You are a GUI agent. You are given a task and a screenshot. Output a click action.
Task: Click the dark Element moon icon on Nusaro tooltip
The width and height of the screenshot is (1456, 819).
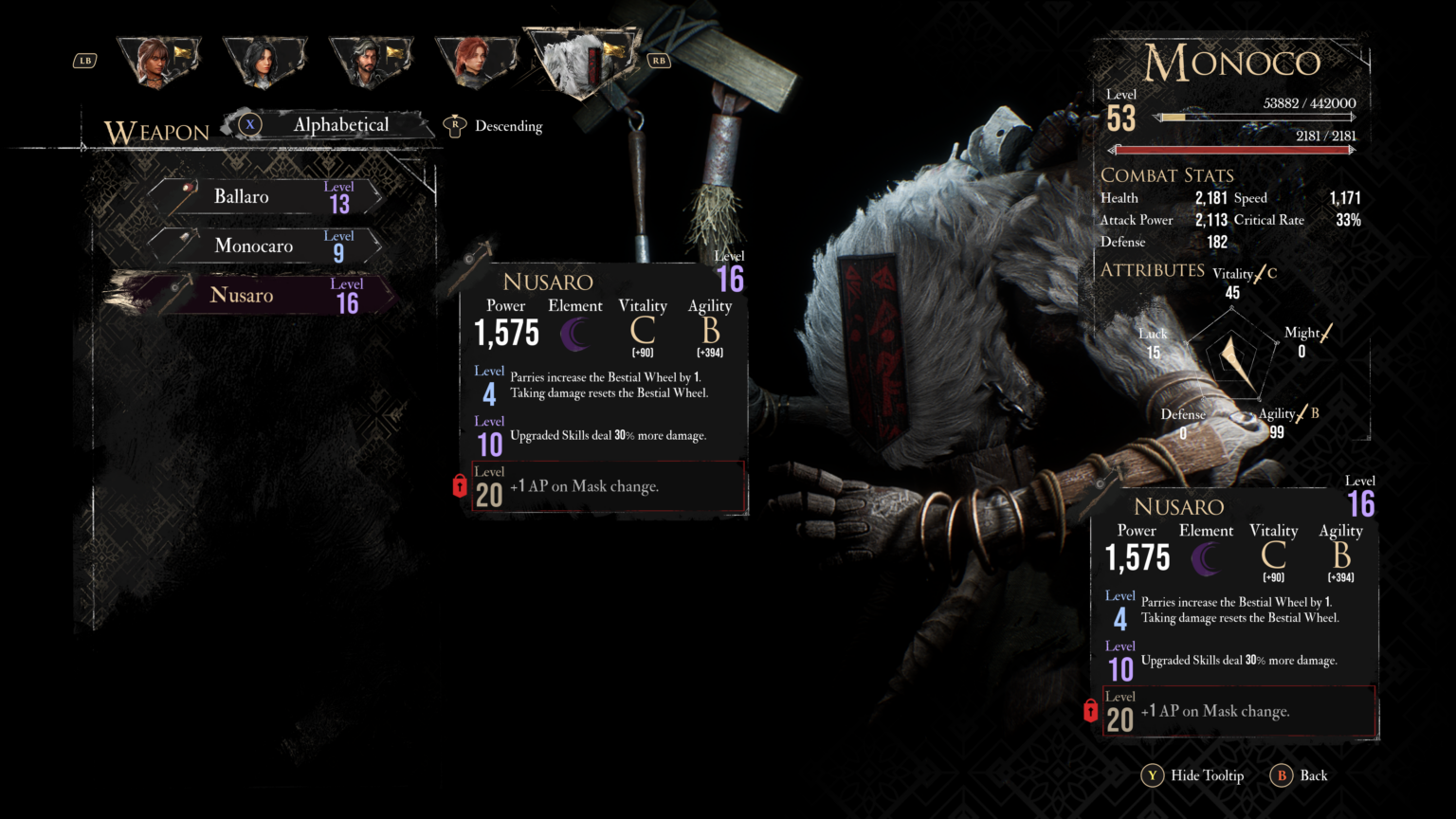575,334
